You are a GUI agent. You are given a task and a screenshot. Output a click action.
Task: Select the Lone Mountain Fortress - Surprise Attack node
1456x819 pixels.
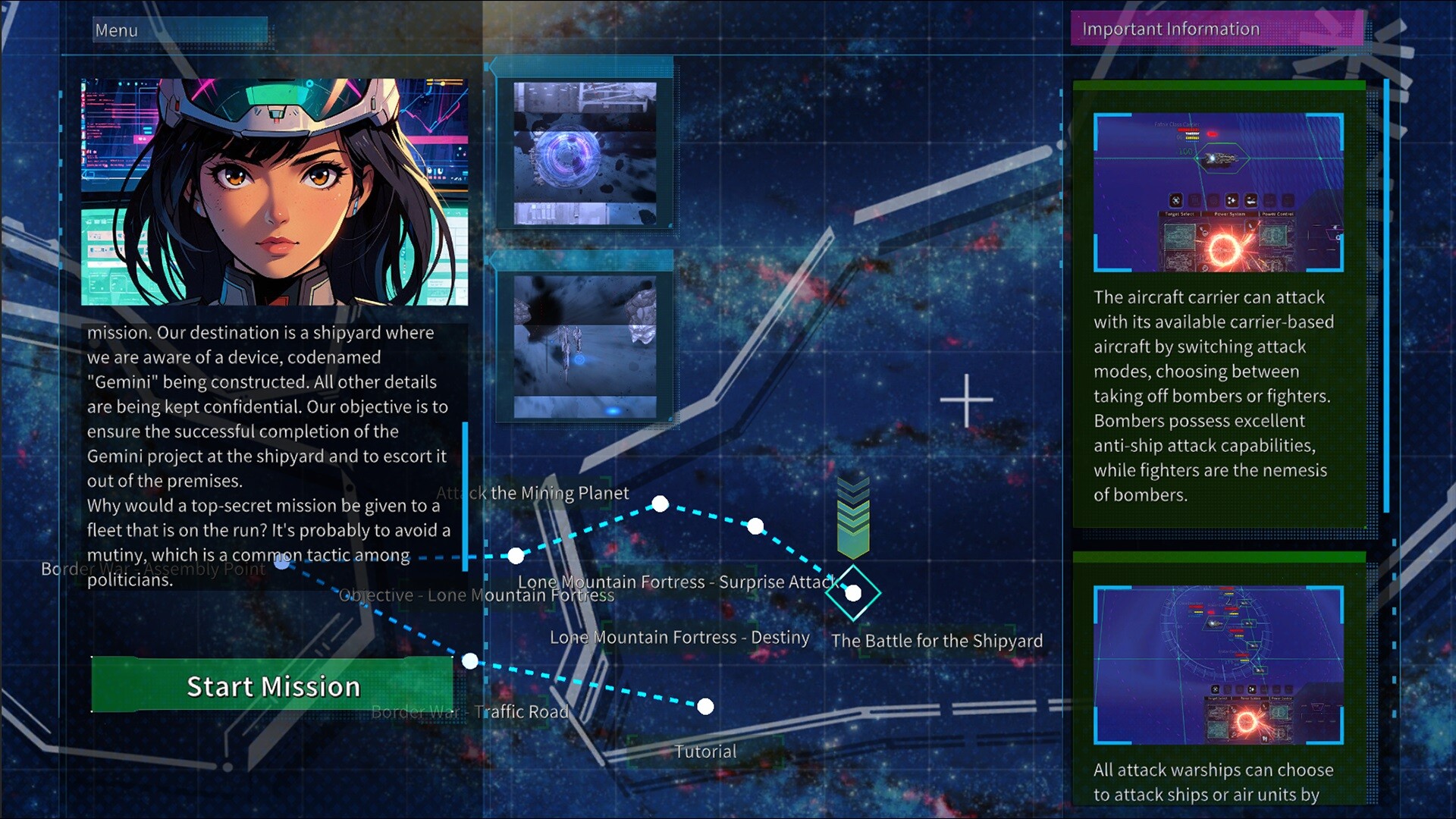[x=755, y=525]
